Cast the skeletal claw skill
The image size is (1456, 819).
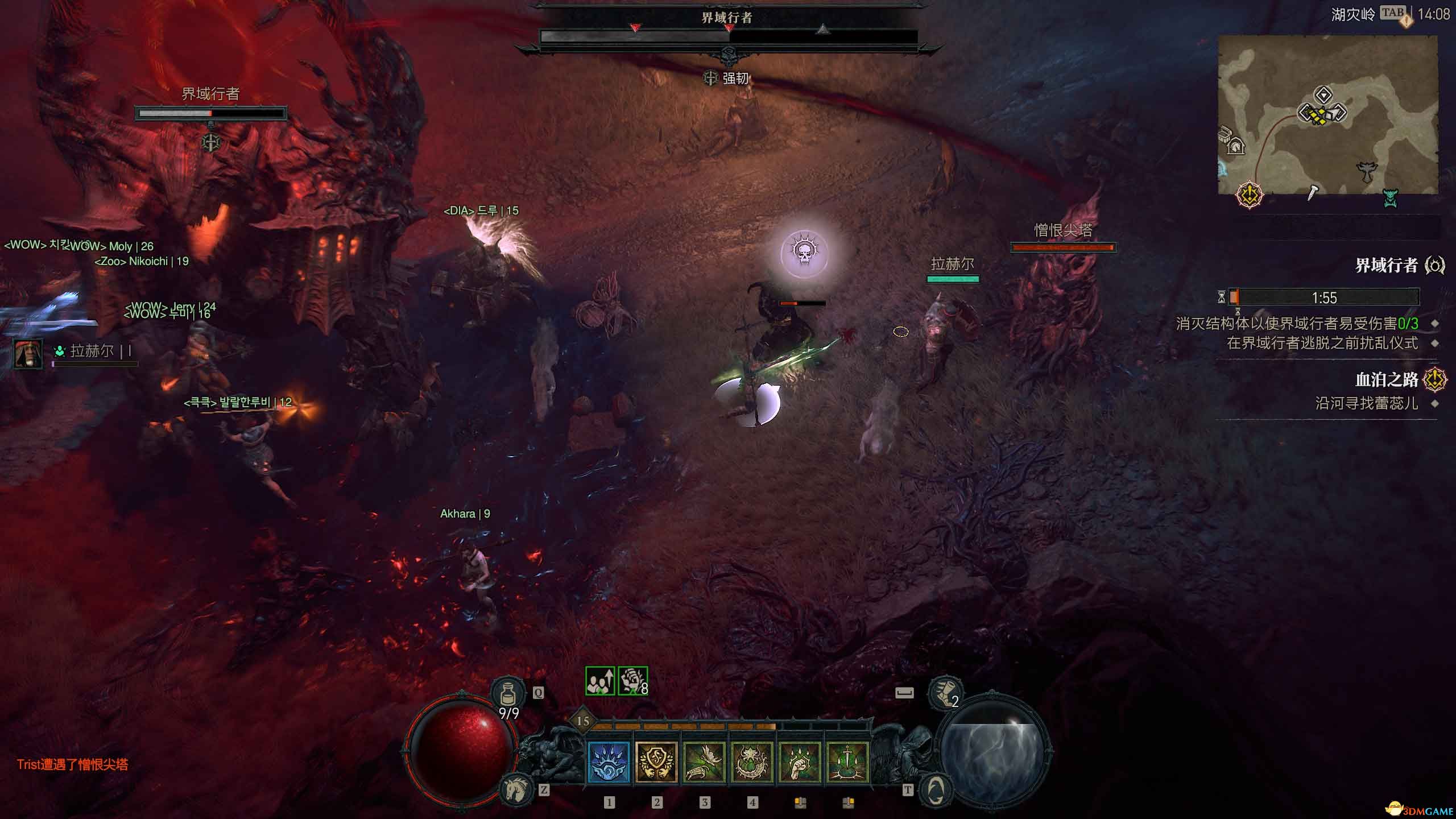click(704, 762)
